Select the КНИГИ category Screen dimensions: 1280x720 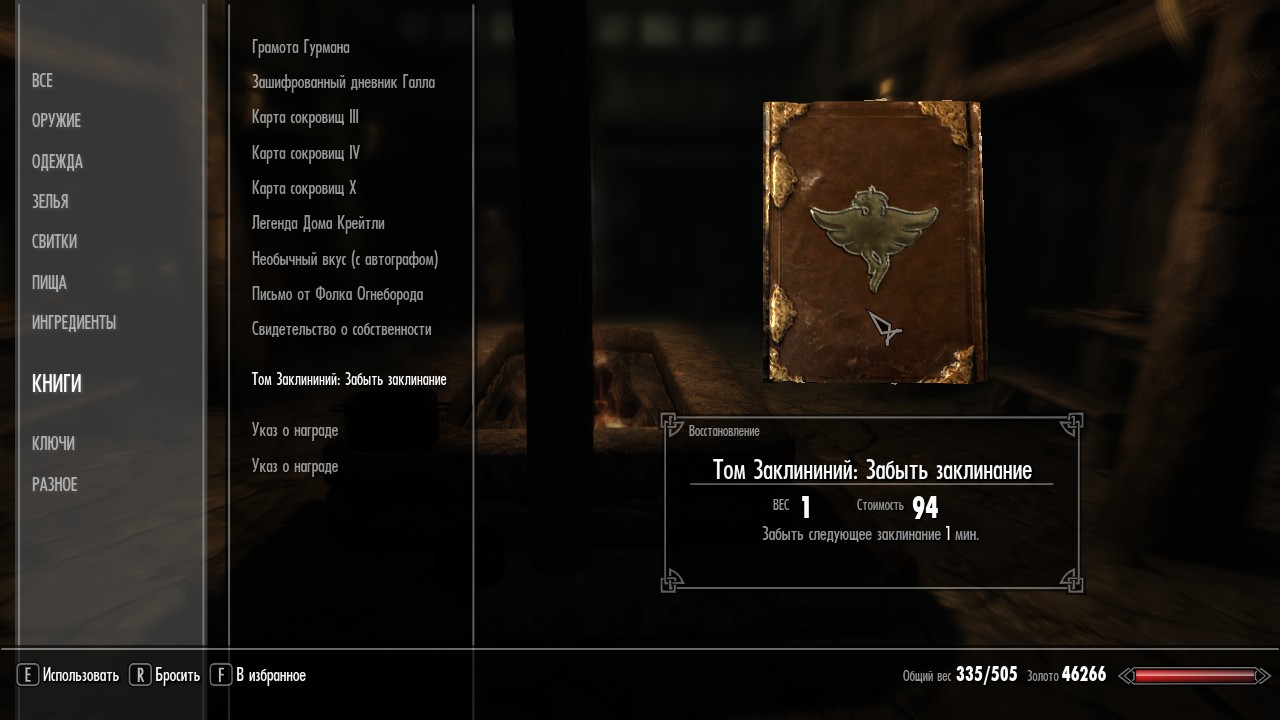click(57, 384)
